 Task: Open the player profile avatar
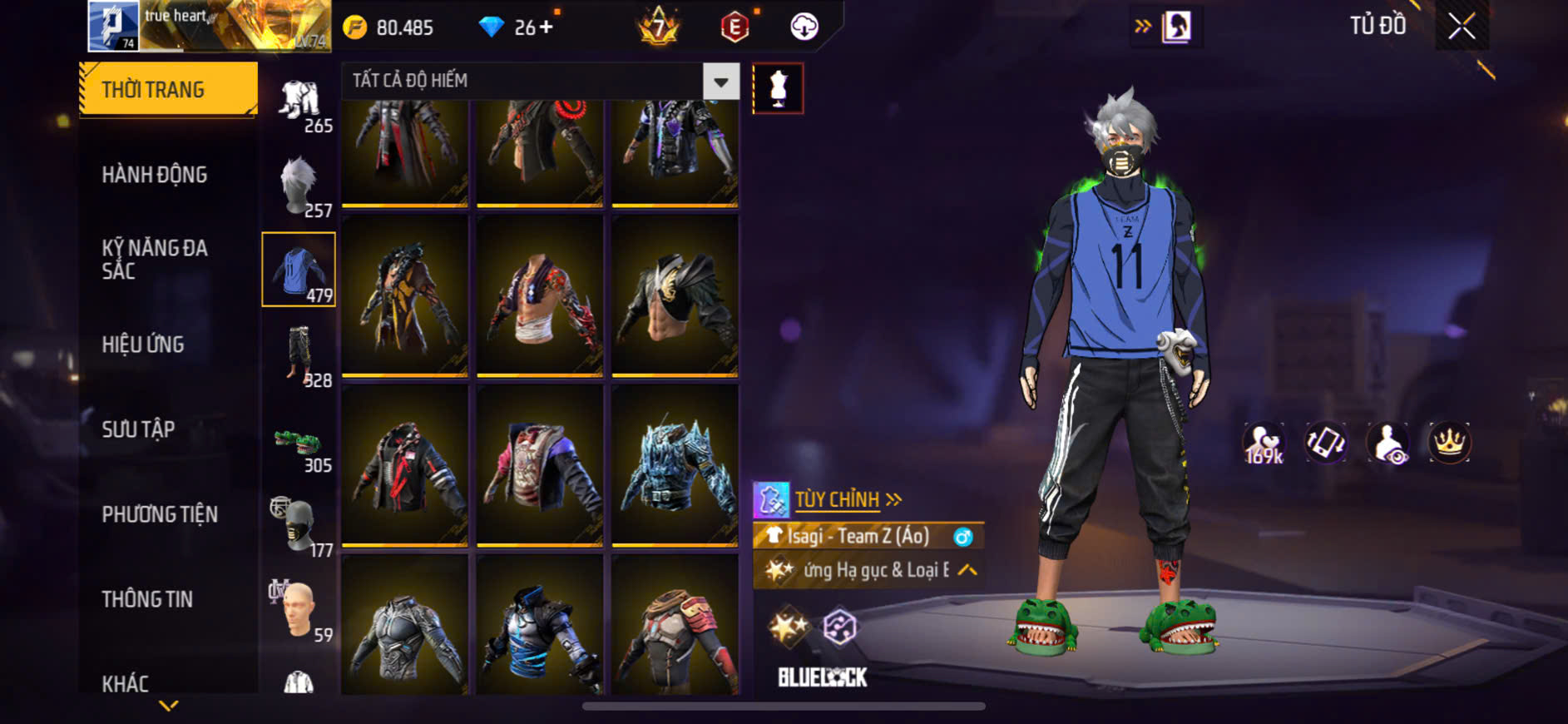pyautogui.click(x=113, y=26)
